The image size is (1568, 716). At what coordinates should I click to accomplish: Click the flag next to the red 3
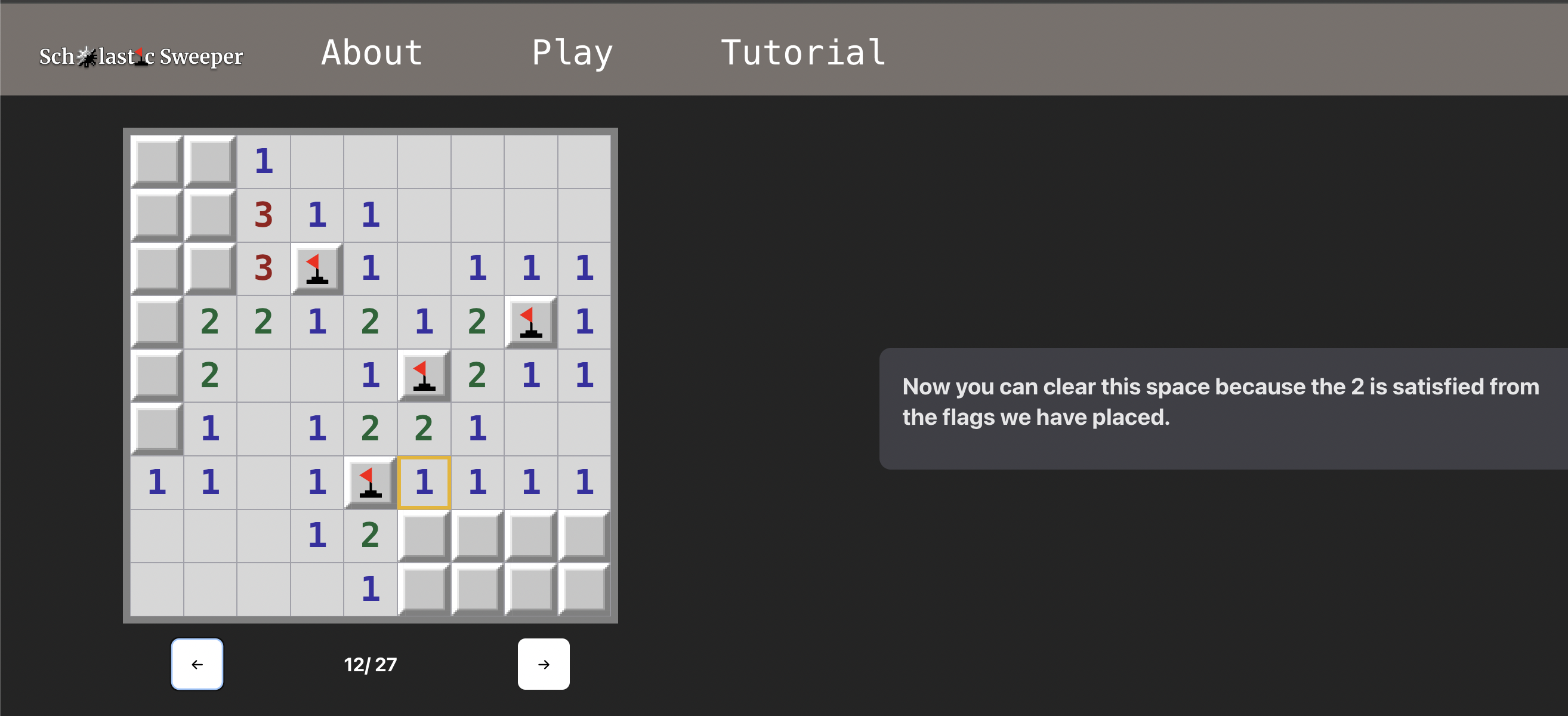tap(317, 268)
